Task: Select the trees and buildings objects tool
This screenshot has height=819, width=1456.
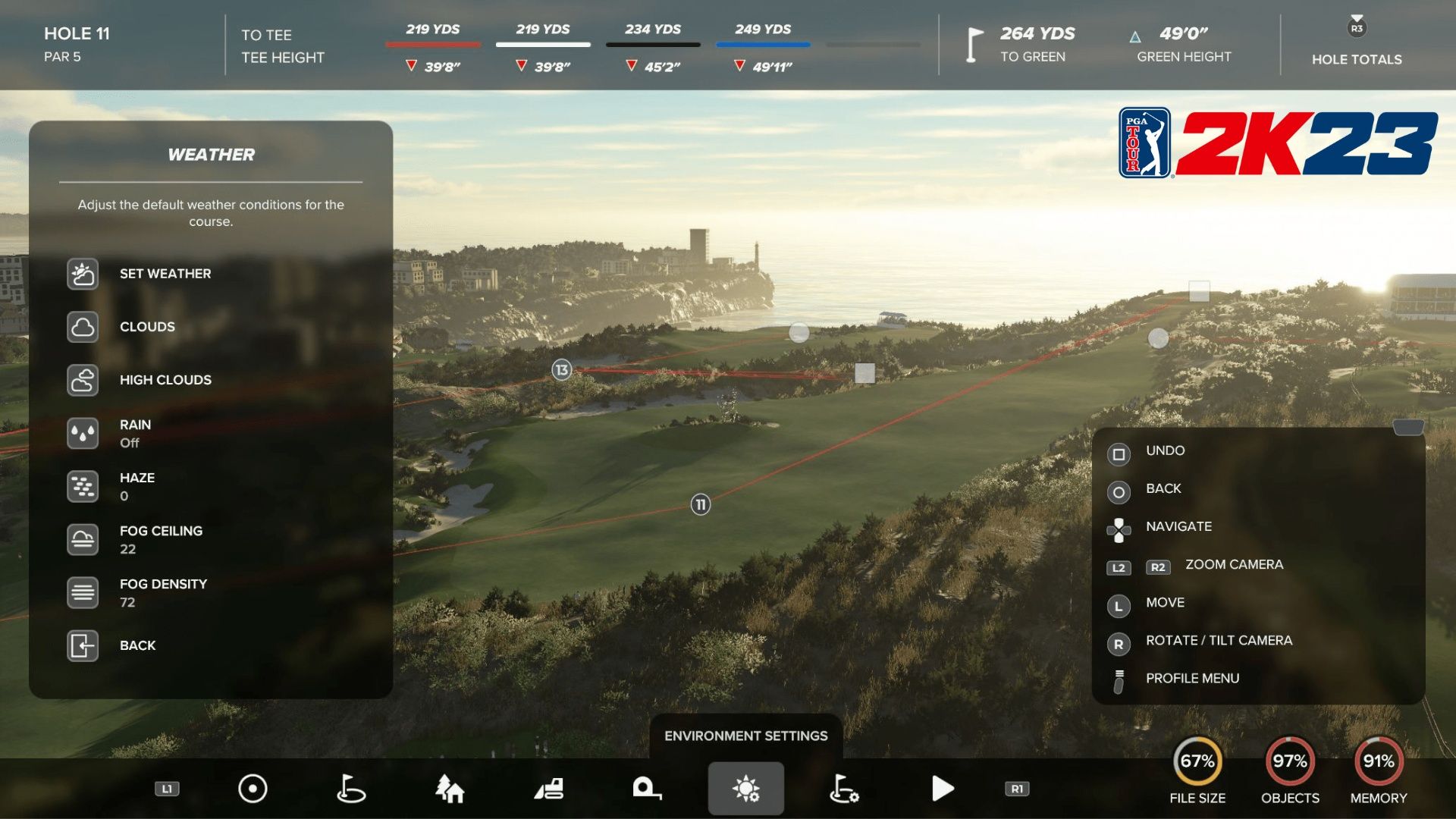Action: point(452,788)
